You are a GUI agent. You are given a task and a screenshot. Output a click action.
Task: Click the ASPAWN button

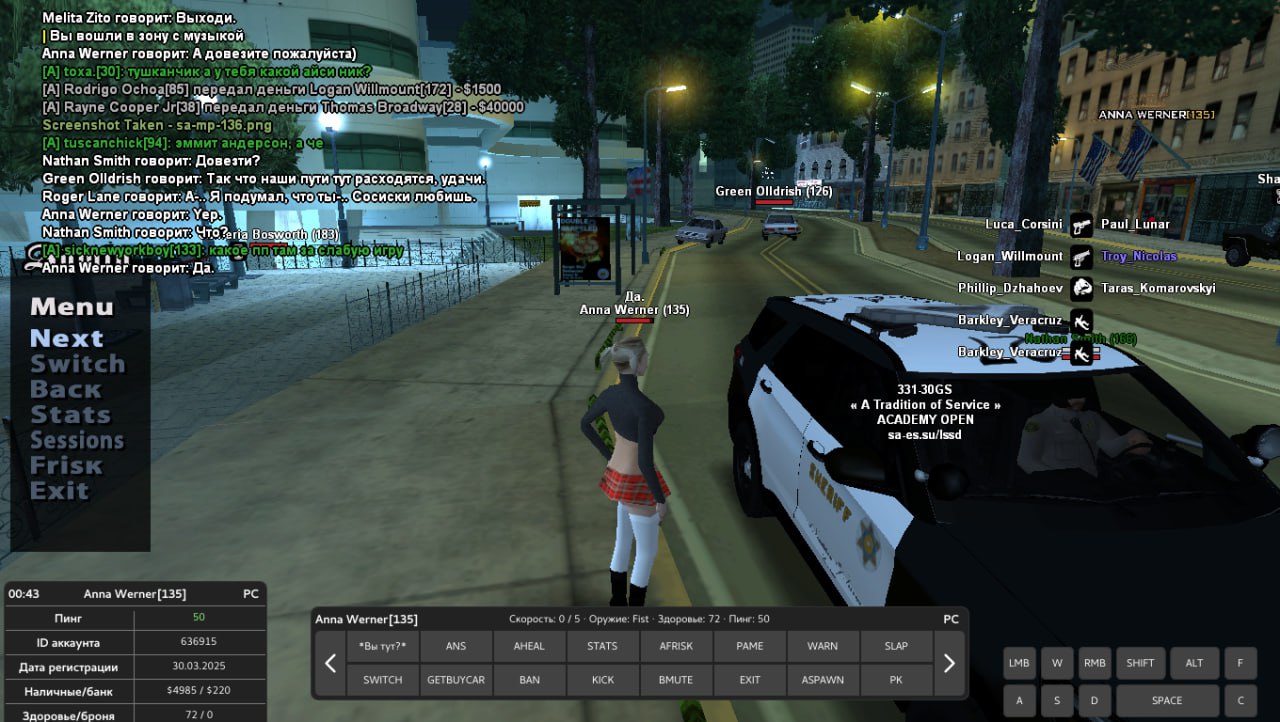point(823,680)
